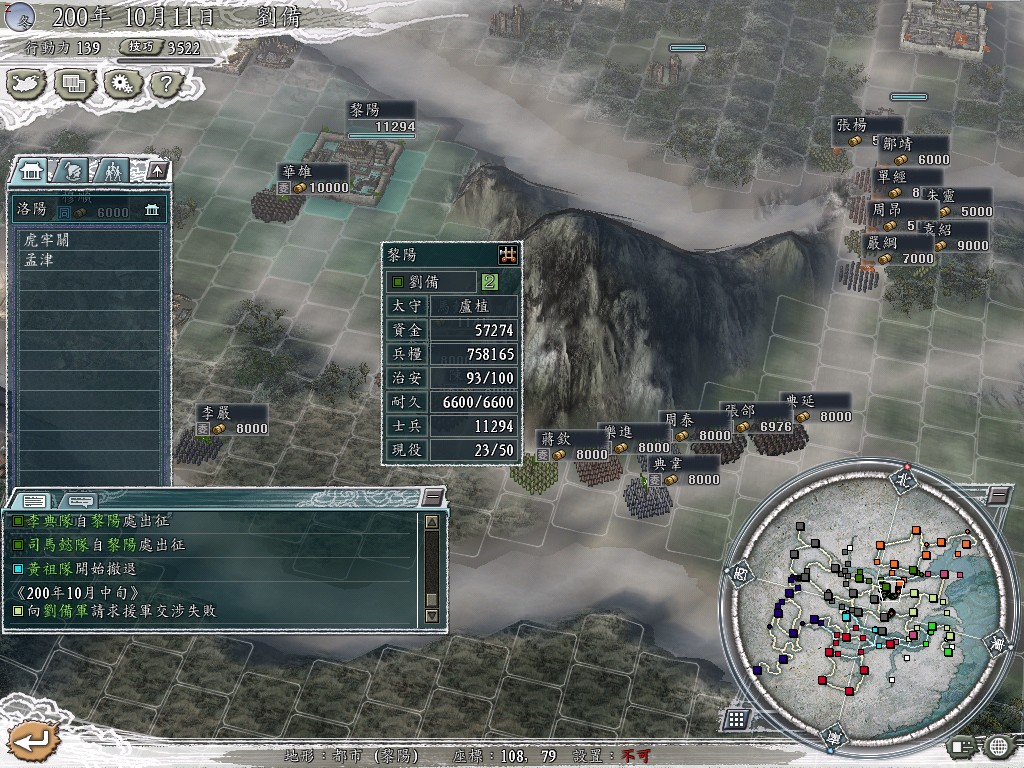Minimize the message log panel
This screenshot has width=1024, height=768.
click(x=432, y=498)
